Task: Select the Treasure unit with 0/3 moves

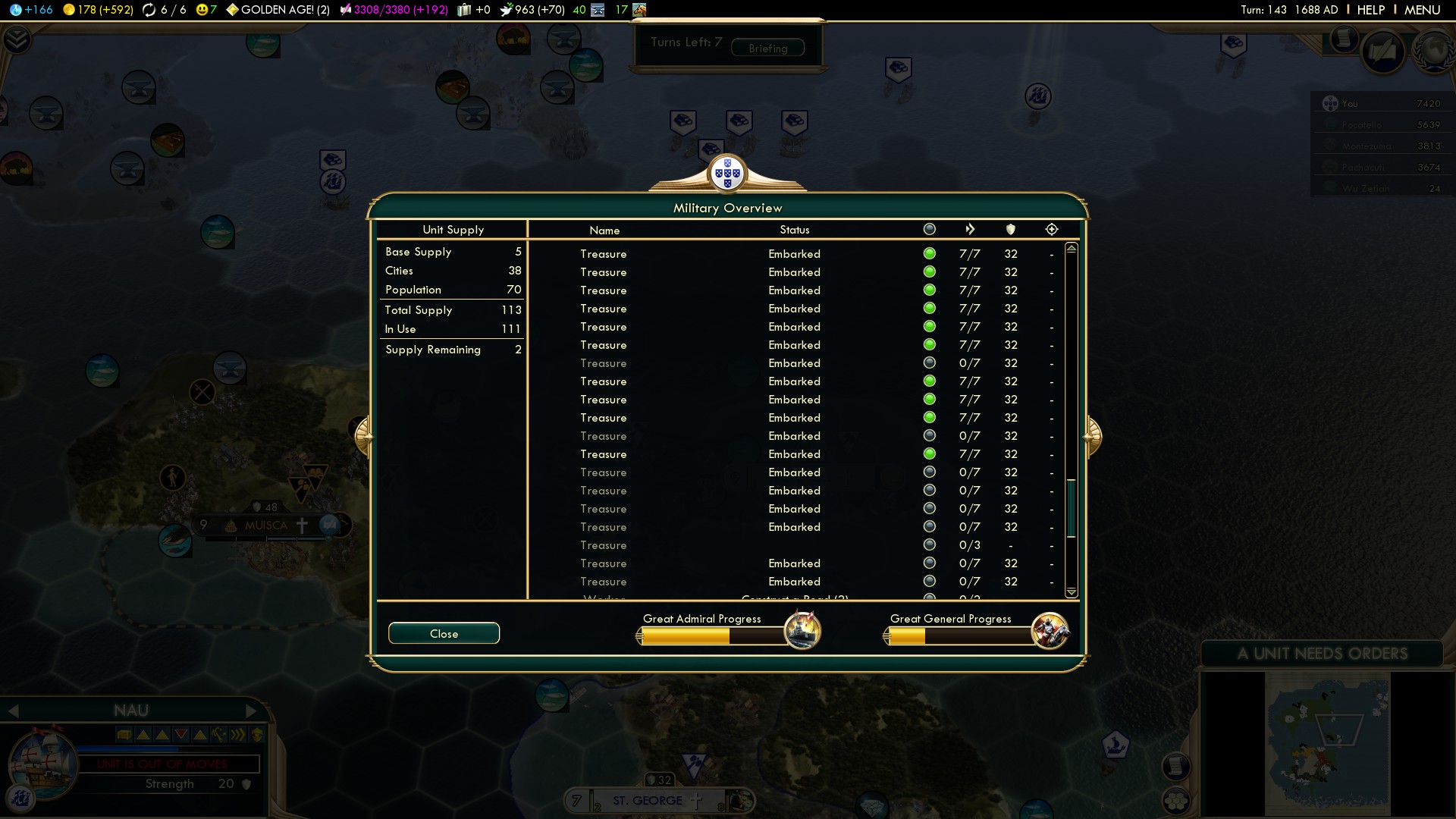Action: click(604, 545)
